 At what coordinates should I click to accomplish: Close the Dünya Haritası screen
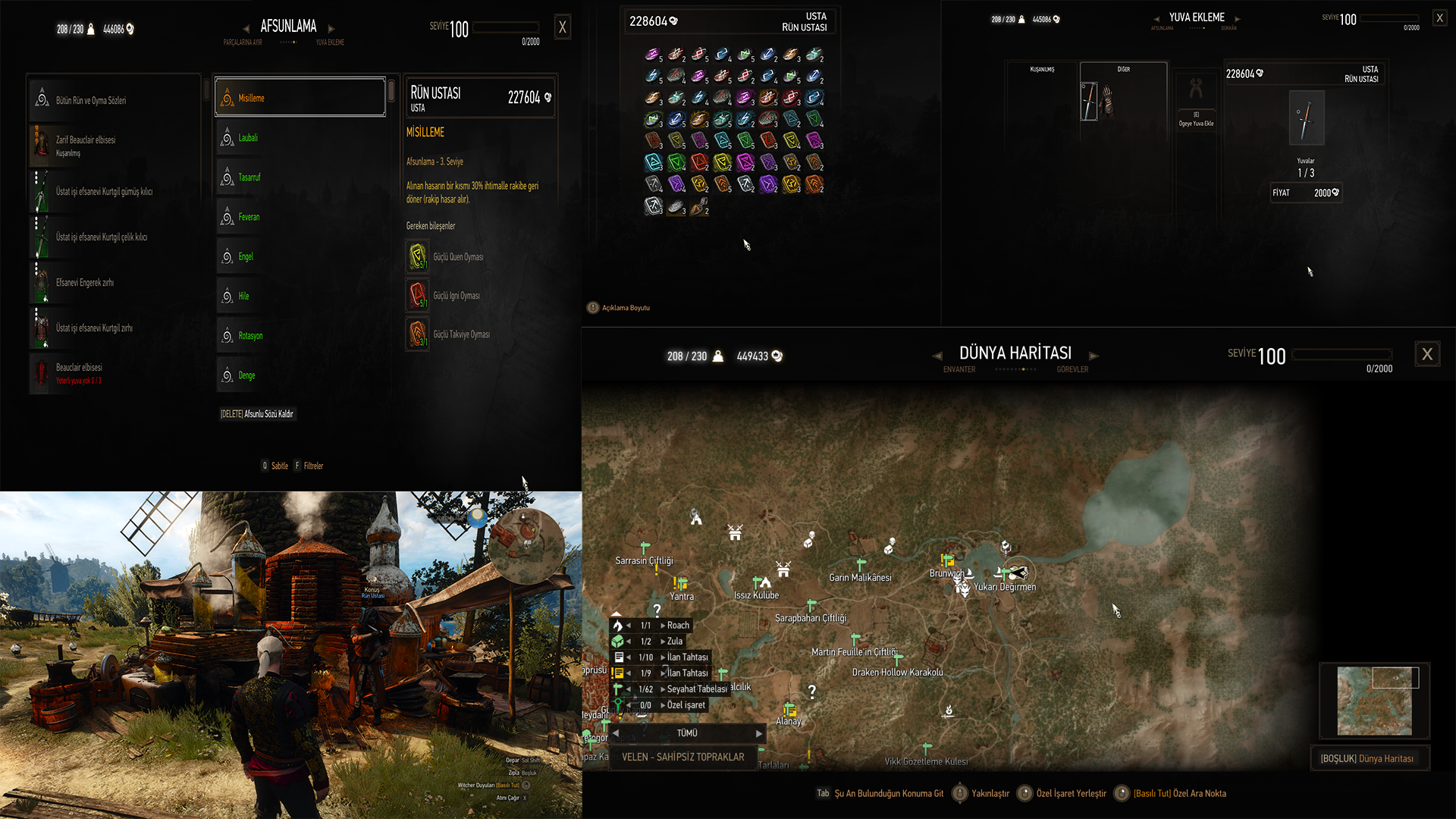point(1426,354)
